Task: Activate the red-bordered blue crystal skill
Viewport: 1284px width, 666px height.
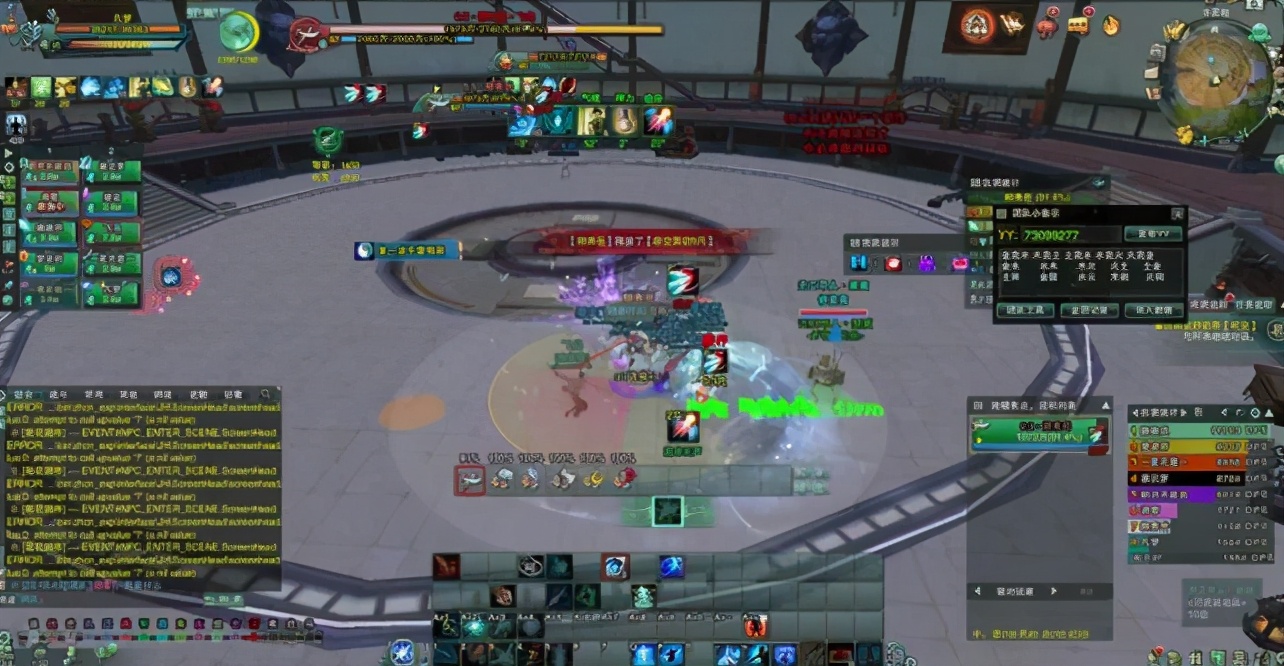Action: click(x=615, y=567)
